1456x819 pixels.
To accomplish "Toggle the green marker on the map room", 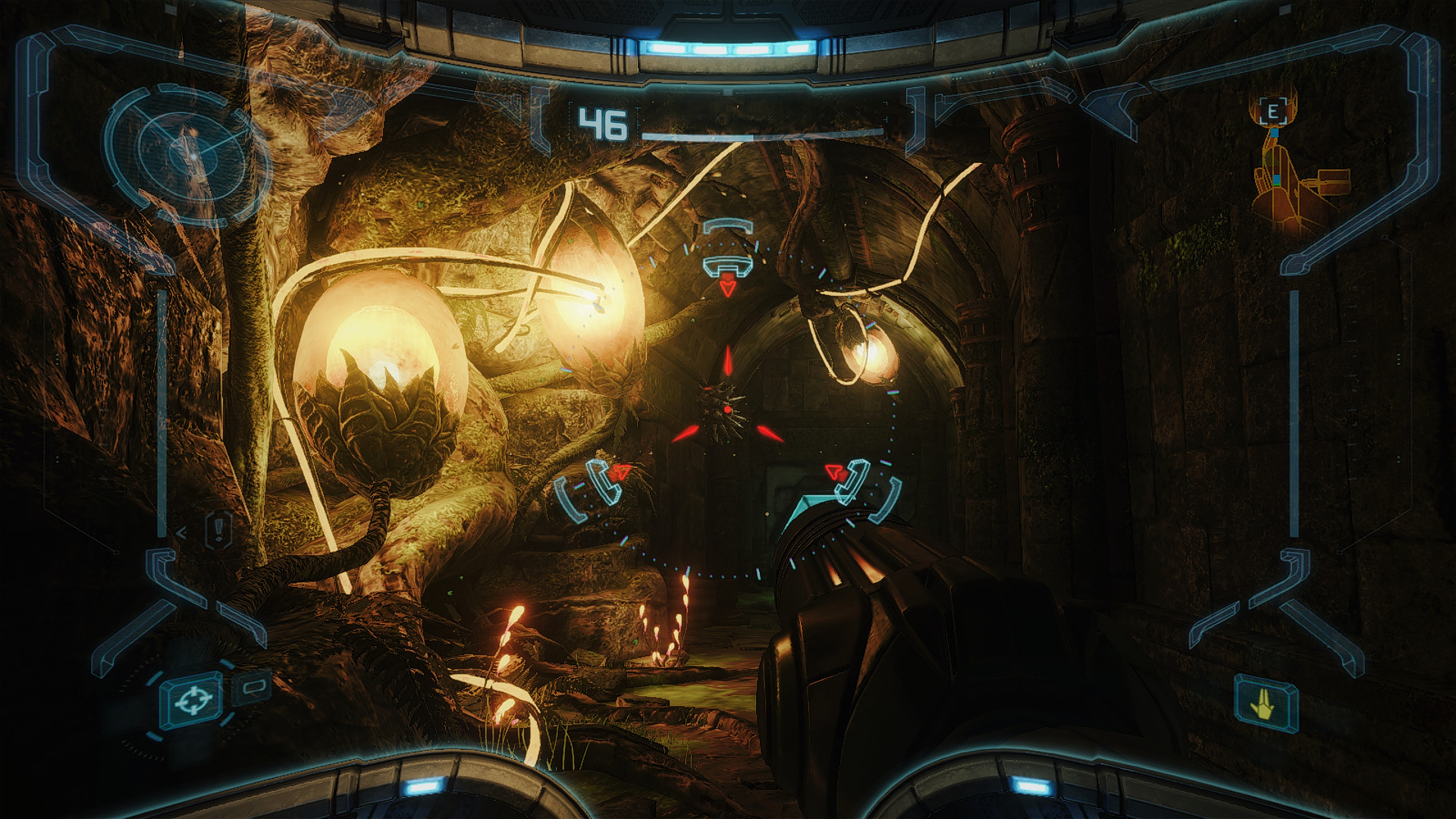I will click(1276, 184).
